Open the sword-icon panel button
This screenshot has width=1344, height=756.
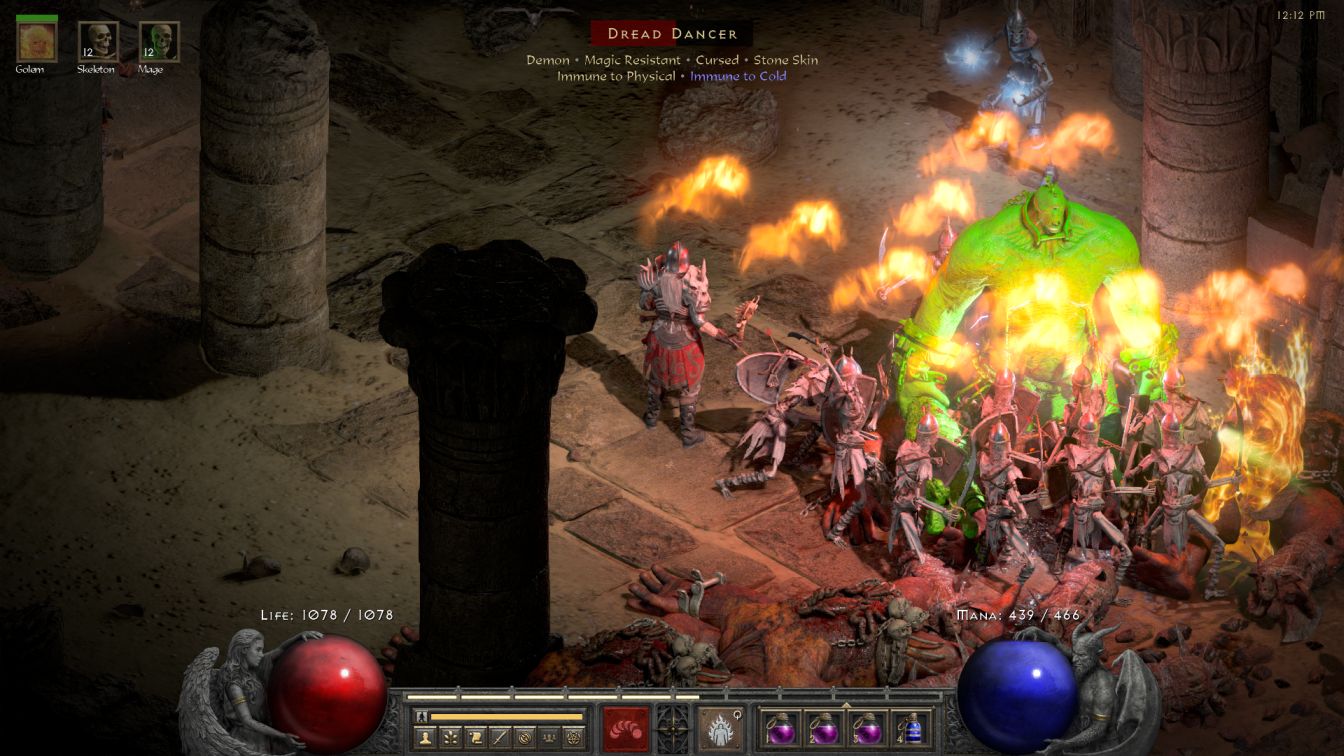[499, 737]
